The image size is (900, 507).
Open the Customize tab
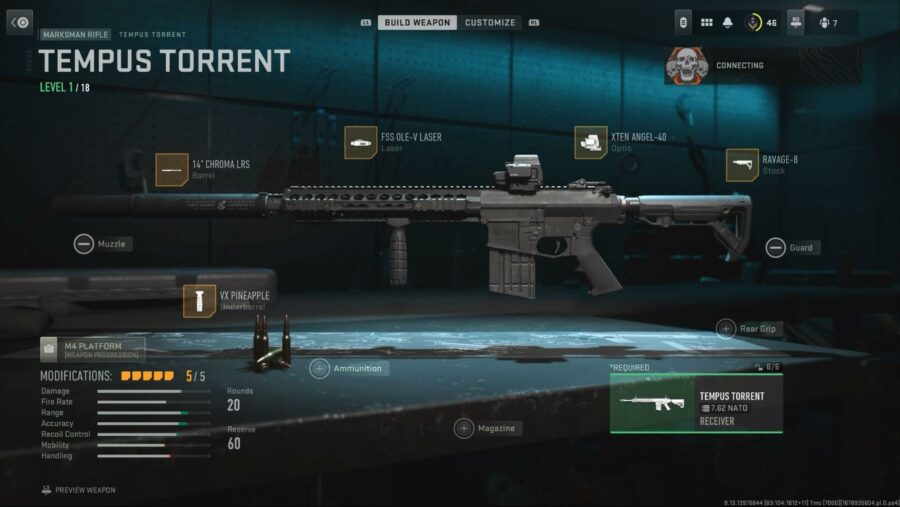[490, 22]
